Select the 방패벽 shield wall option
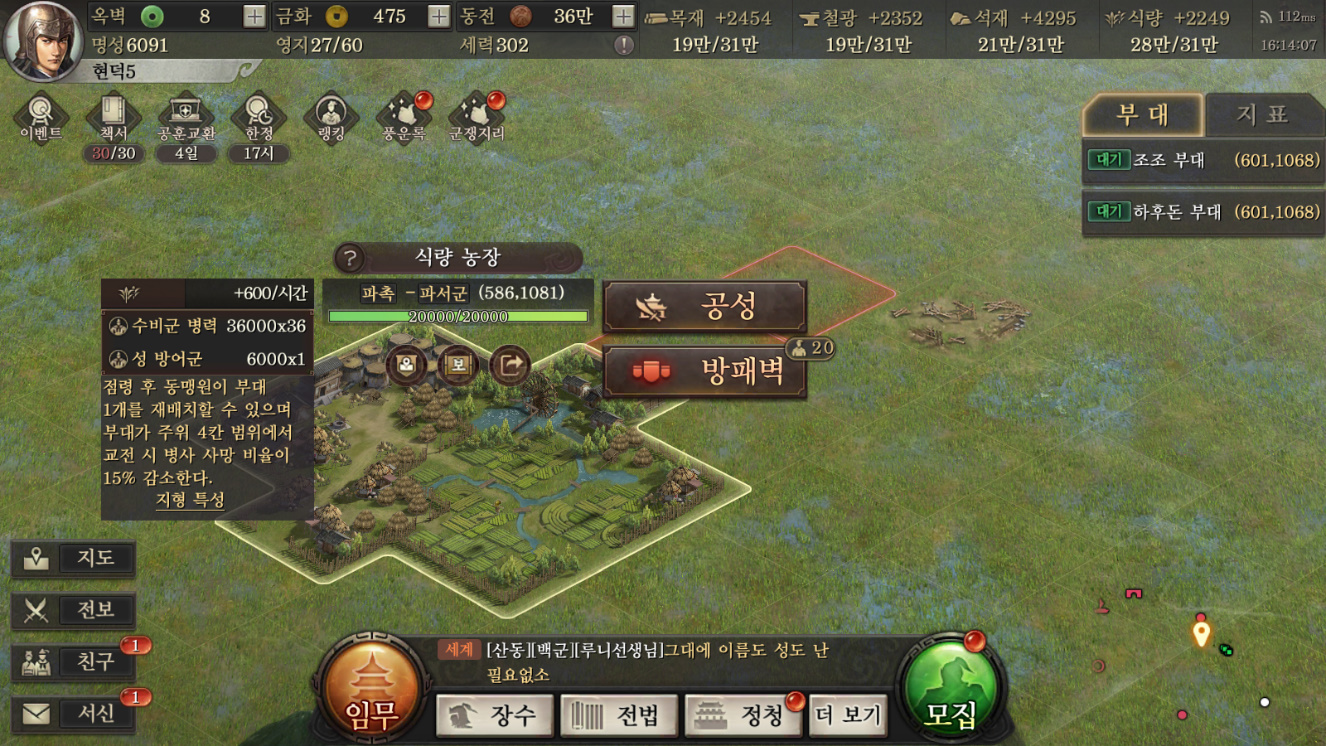The image size is (1326, 746). point(705,372)
